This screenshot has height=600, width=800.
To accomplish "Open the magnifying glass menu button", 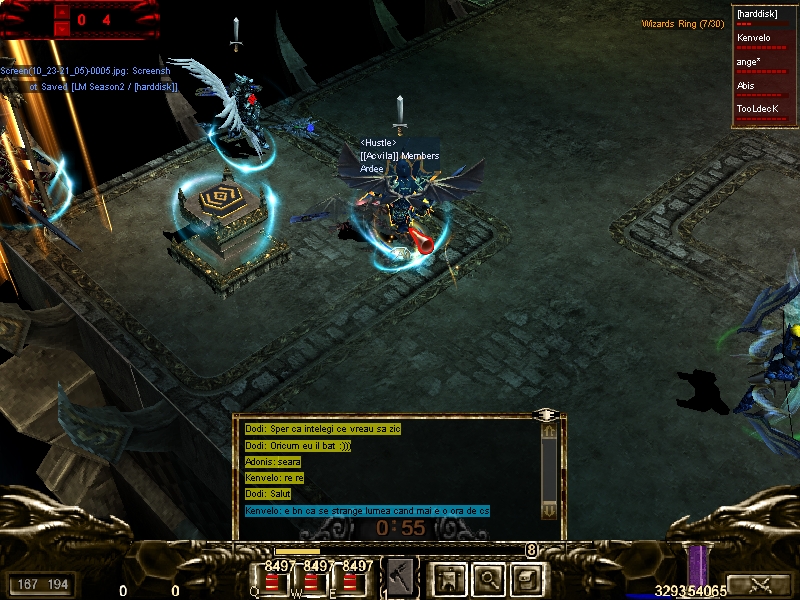I will [487, 578].
